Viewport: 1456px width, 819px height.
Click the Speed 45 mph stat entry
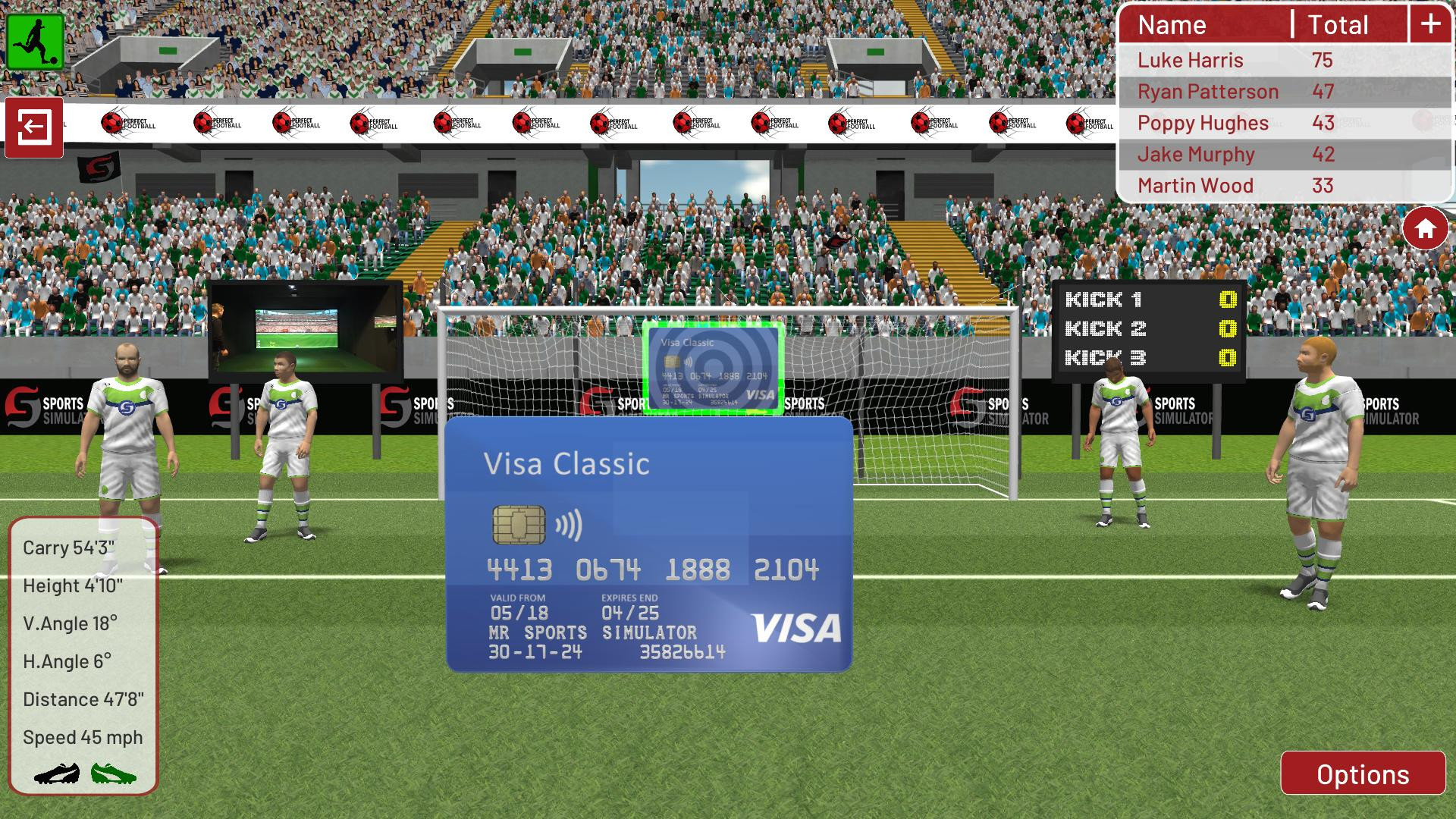(83, 736)
